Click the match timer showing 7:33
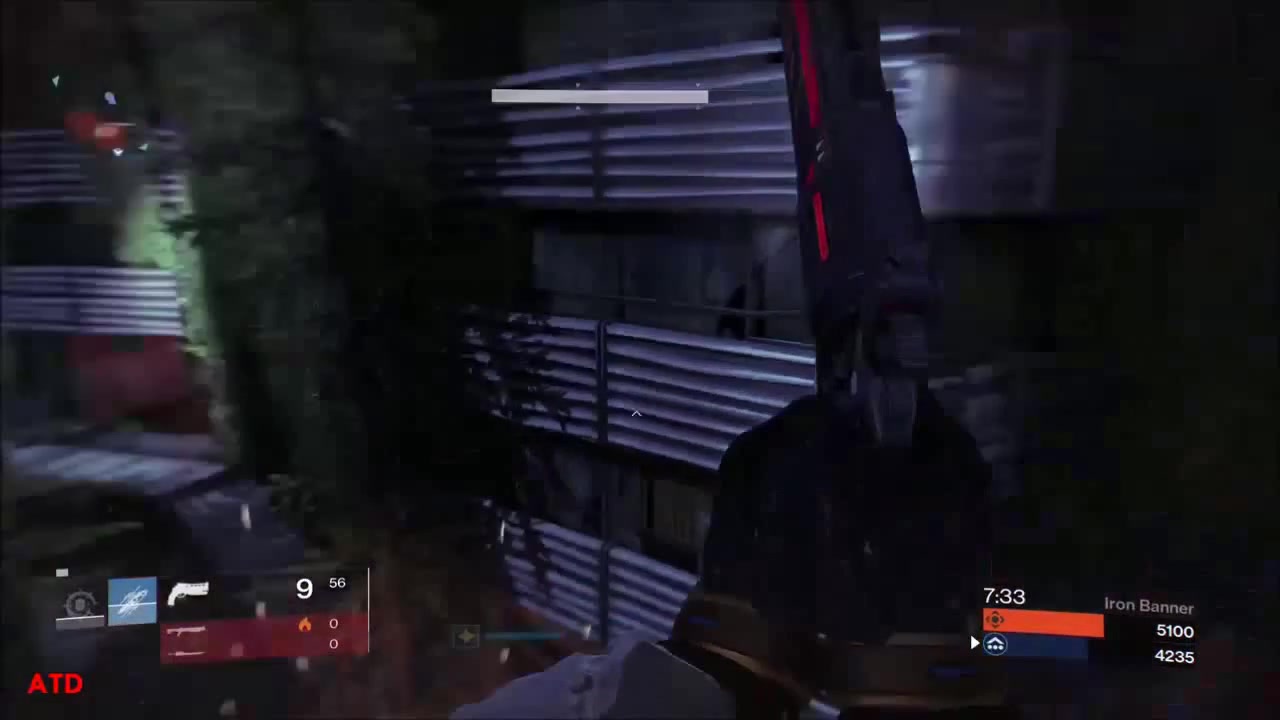The width and height of the screenshot is (1280, 720). click(x=1004, y=596)
